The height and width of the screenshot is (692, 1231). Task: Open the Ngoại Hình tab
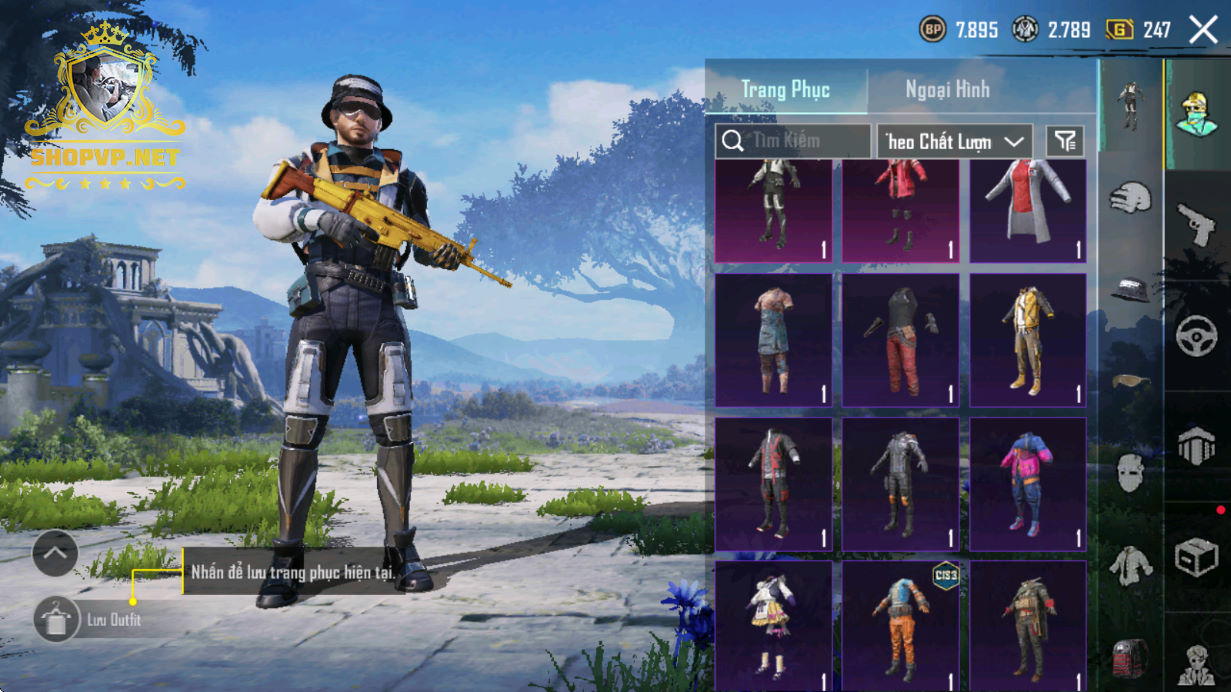tap(947, 89)
